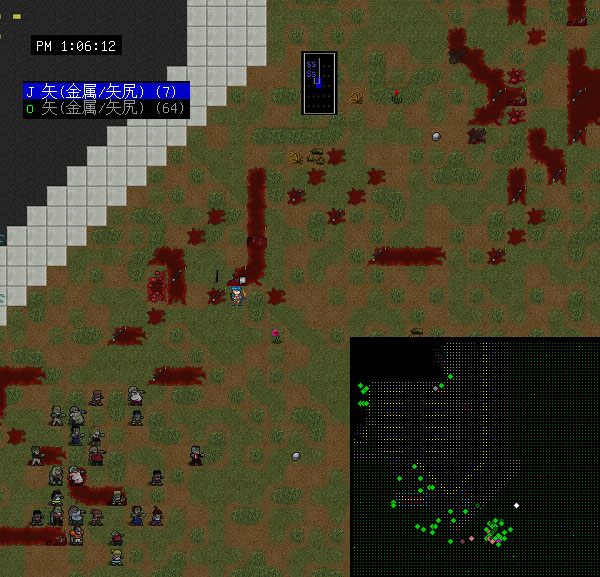The width and height of the screenshot is (600, 577).
Task: Choose the O arrow stack (64)
Action: [106, 108]
